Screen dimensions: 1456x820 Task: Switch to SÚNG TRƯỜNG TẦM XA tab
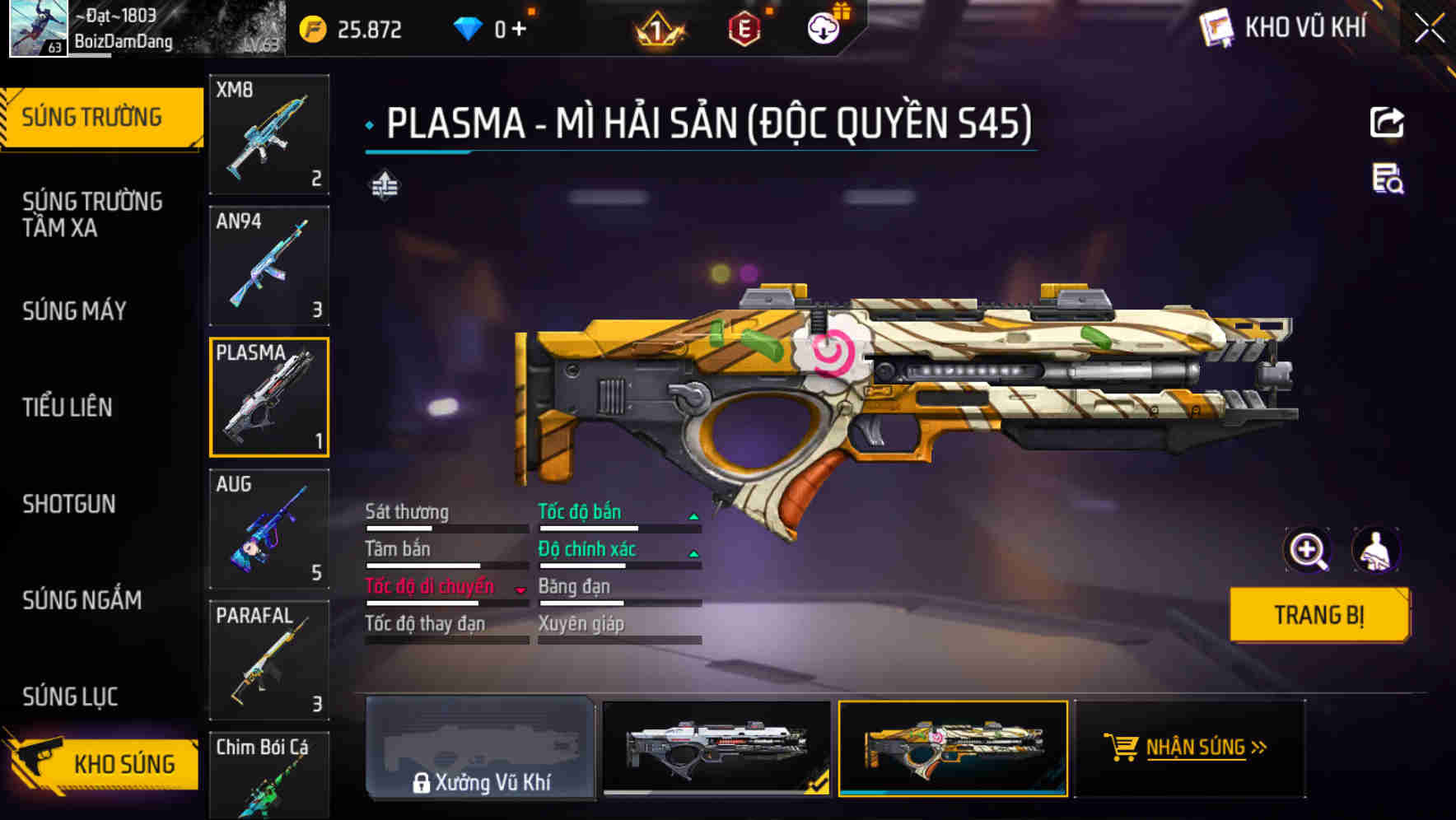92,215
